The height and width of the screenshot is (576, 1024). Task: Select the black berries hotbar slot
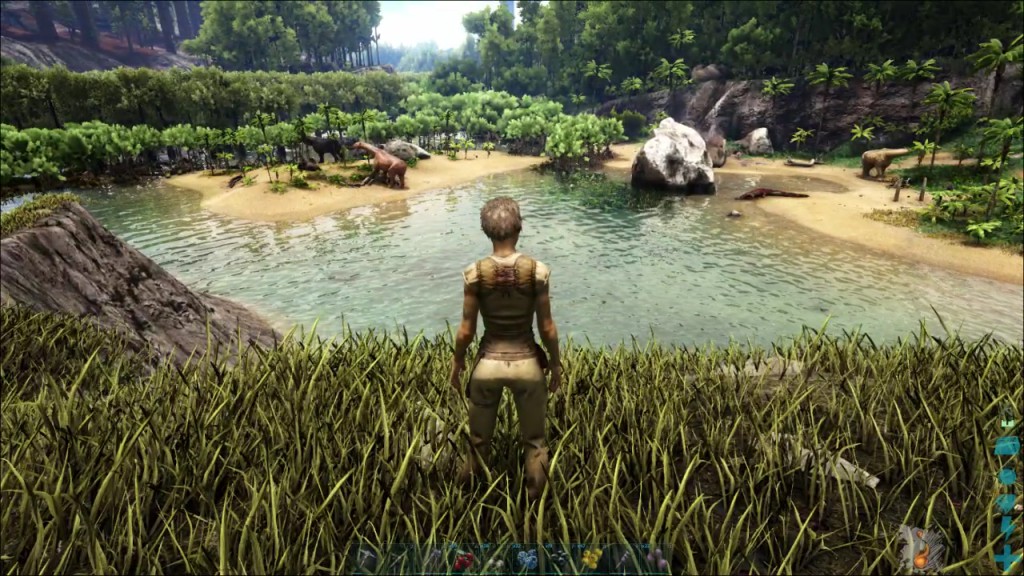[x=559, y=558]
